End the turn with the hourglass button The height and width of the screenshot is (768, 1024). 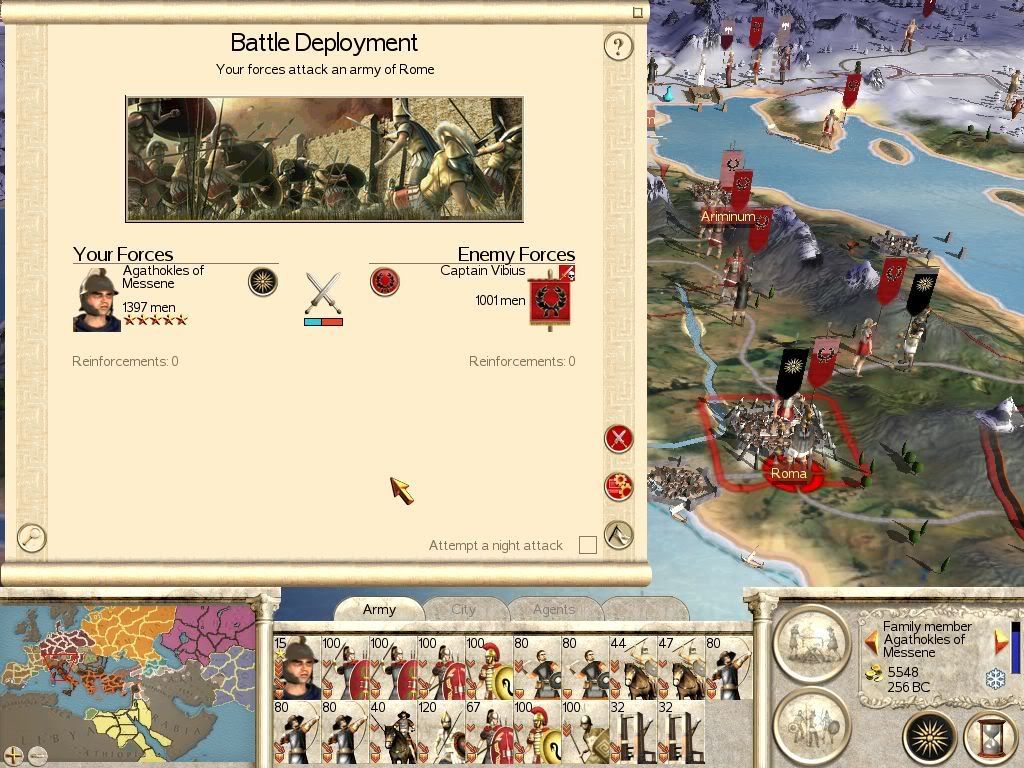989,739
